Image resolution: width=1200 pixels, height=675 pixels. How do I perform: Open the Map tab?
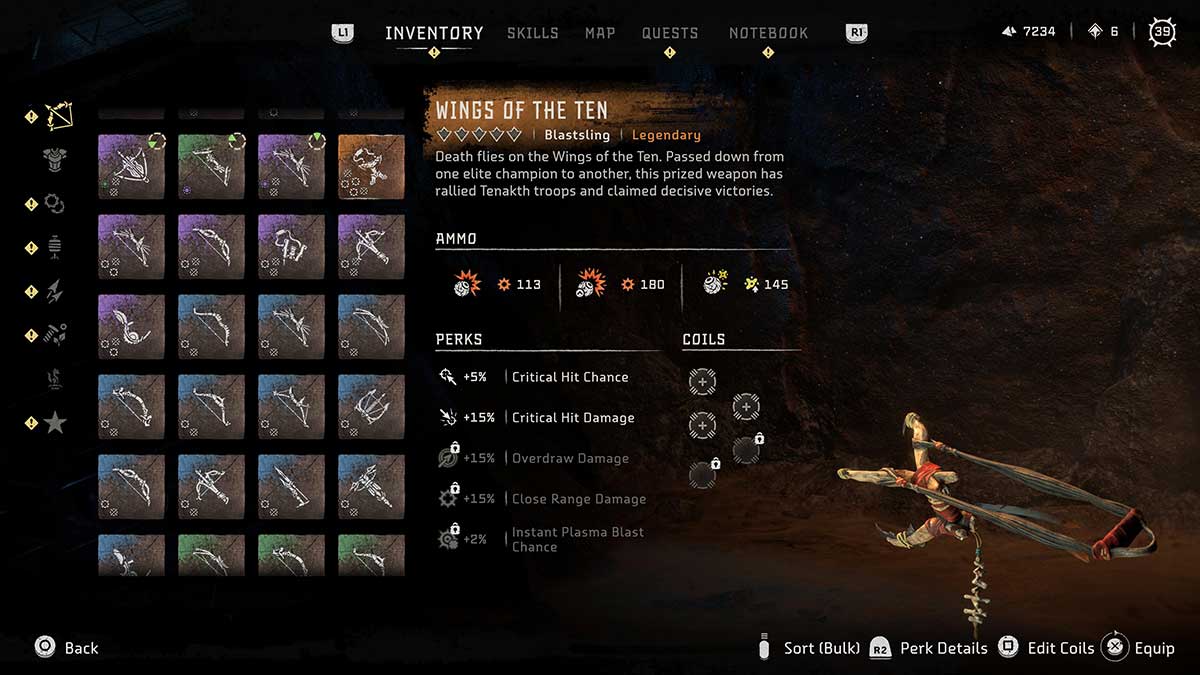coord(600,33)
